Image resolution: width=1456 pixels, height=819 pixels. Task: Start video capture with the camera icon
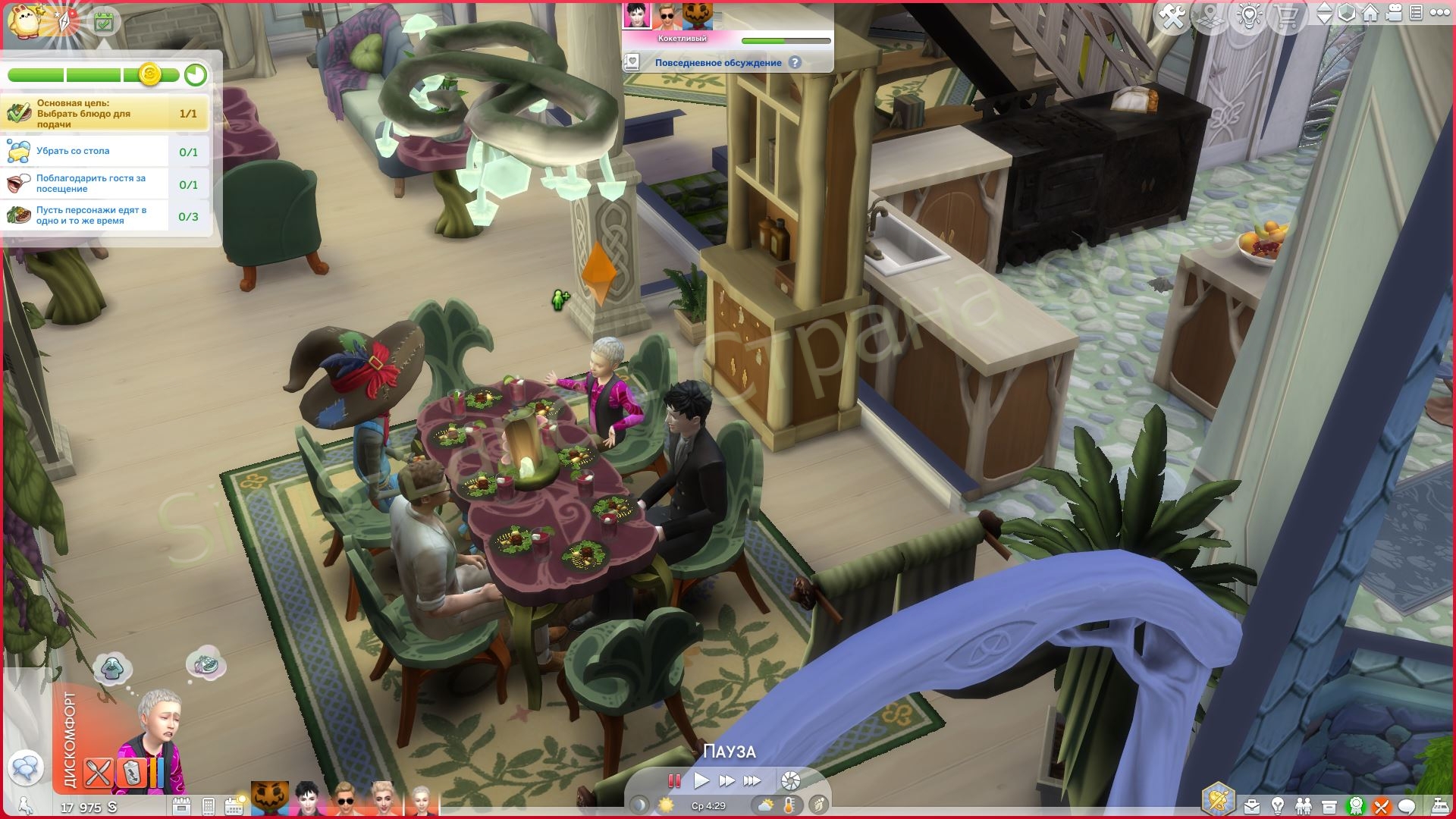pyautogui.click(x=1394, y=13)
